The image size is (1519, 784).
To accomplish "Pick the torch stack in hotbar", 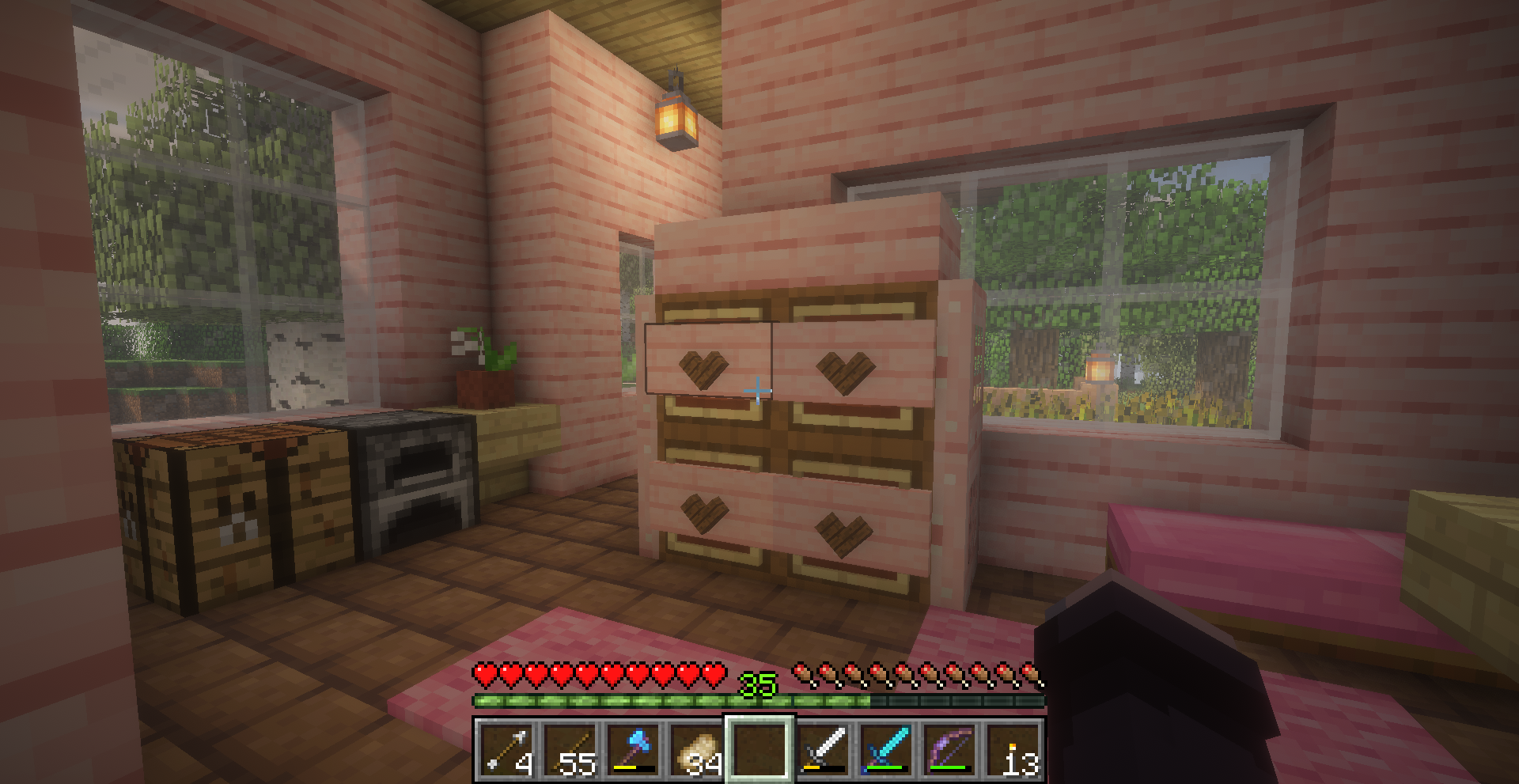I will 1013,748.
